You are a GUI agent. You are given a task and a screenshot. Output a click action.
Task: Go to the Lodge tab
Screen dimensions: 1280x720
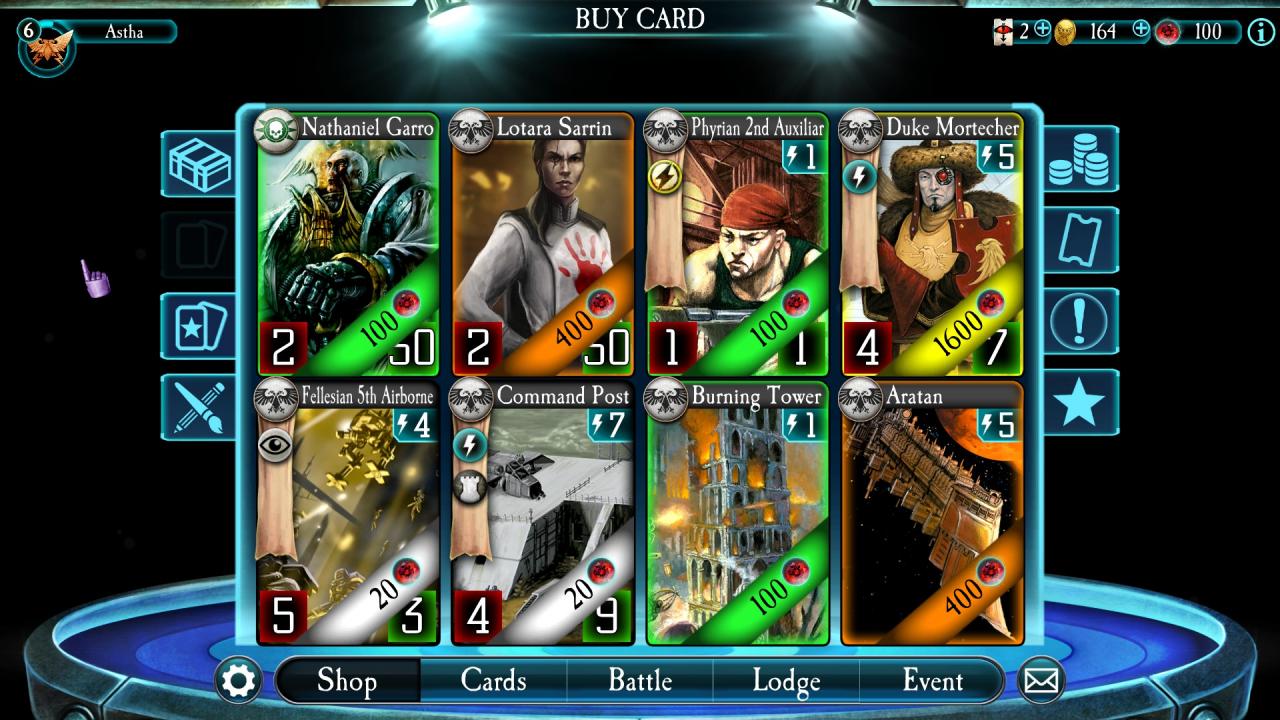point(786,681)
